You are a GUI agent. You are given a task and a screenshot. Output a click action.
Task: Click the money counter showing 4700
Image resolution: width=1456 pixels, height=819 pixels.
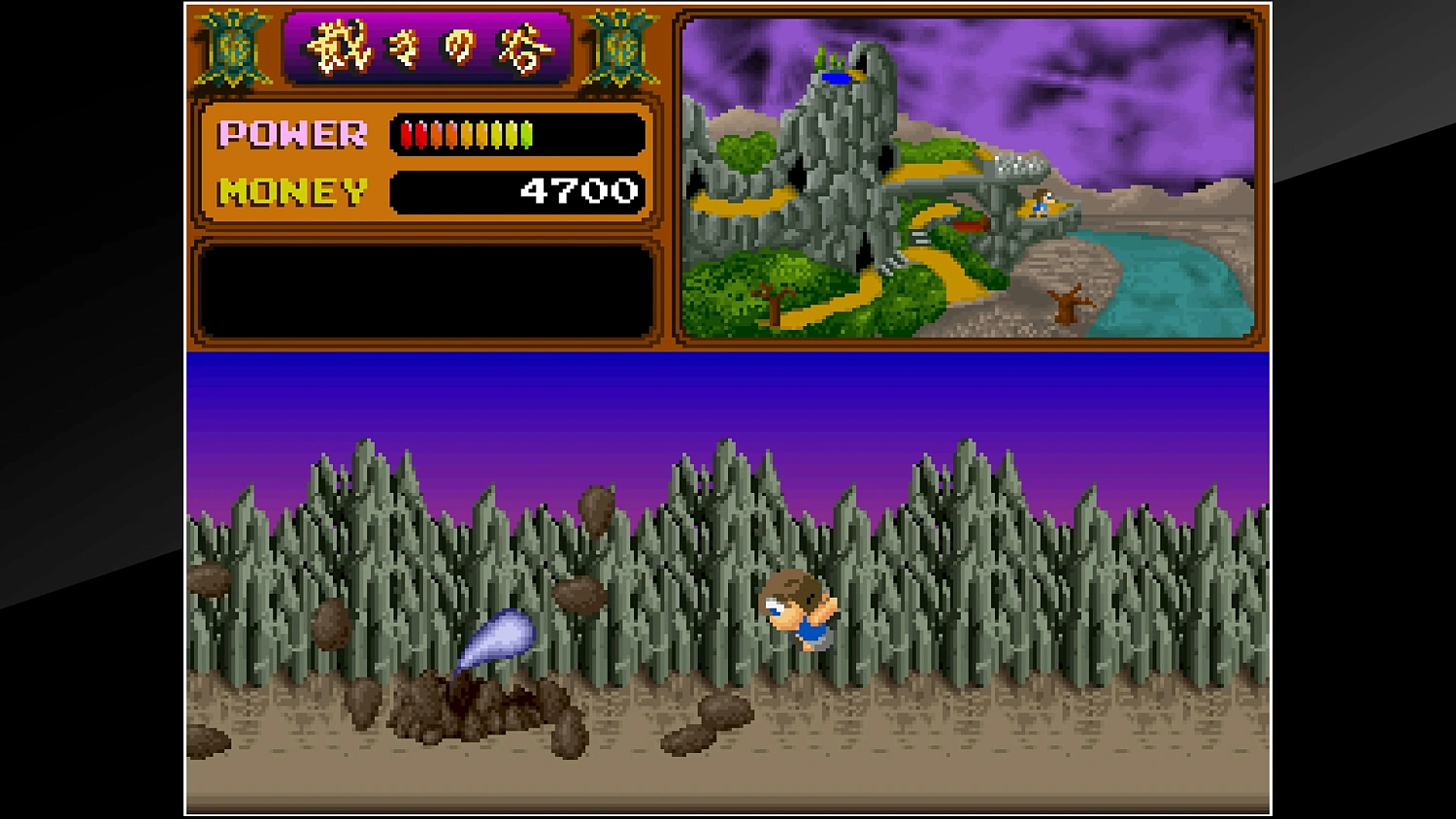(579, 189)
